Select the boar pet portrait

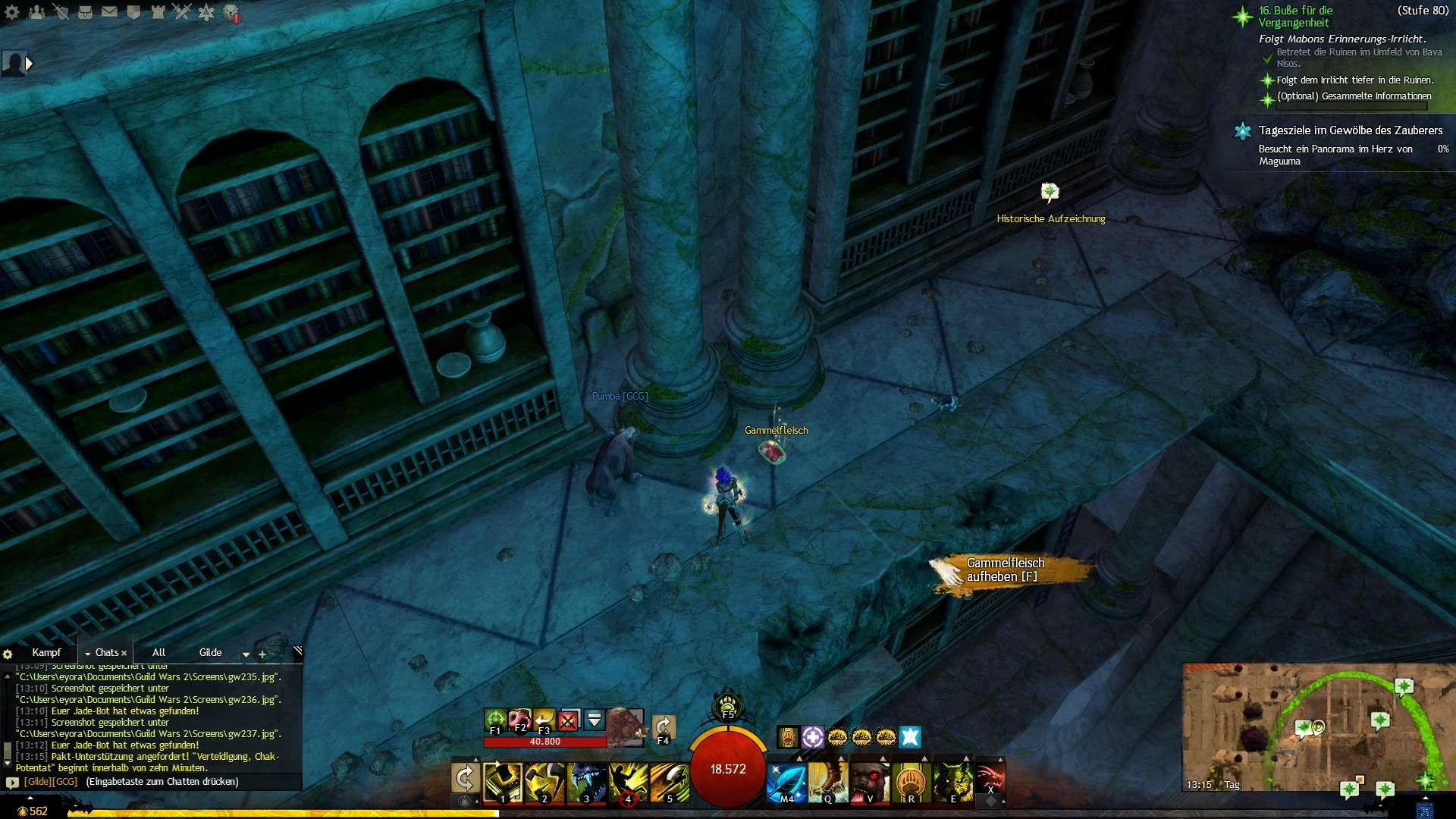click(x=625, y=725)
